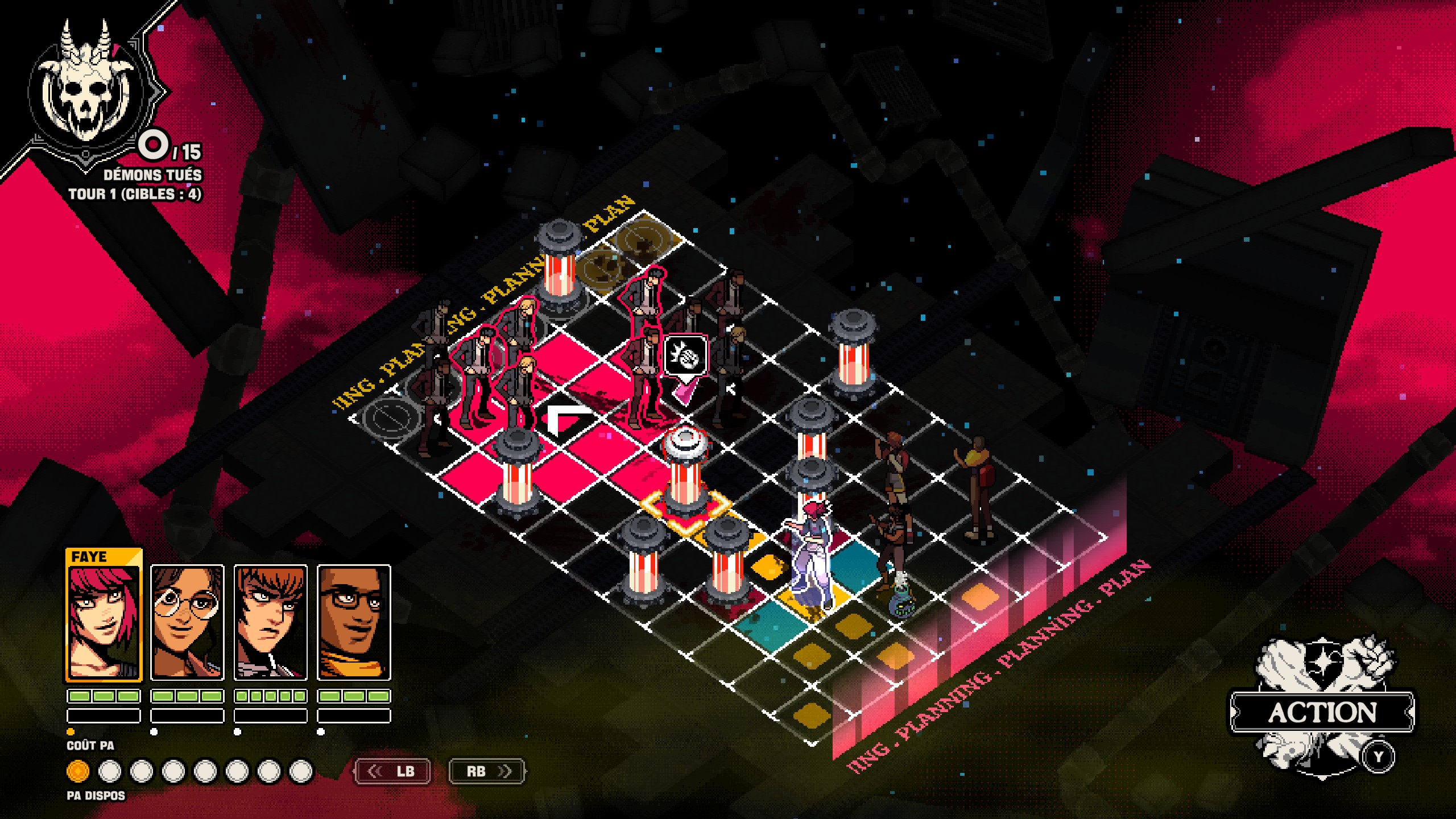This screenshot has height=819, width=1456.
Task: Start the ACTION phase
Action: point(1322,712)
